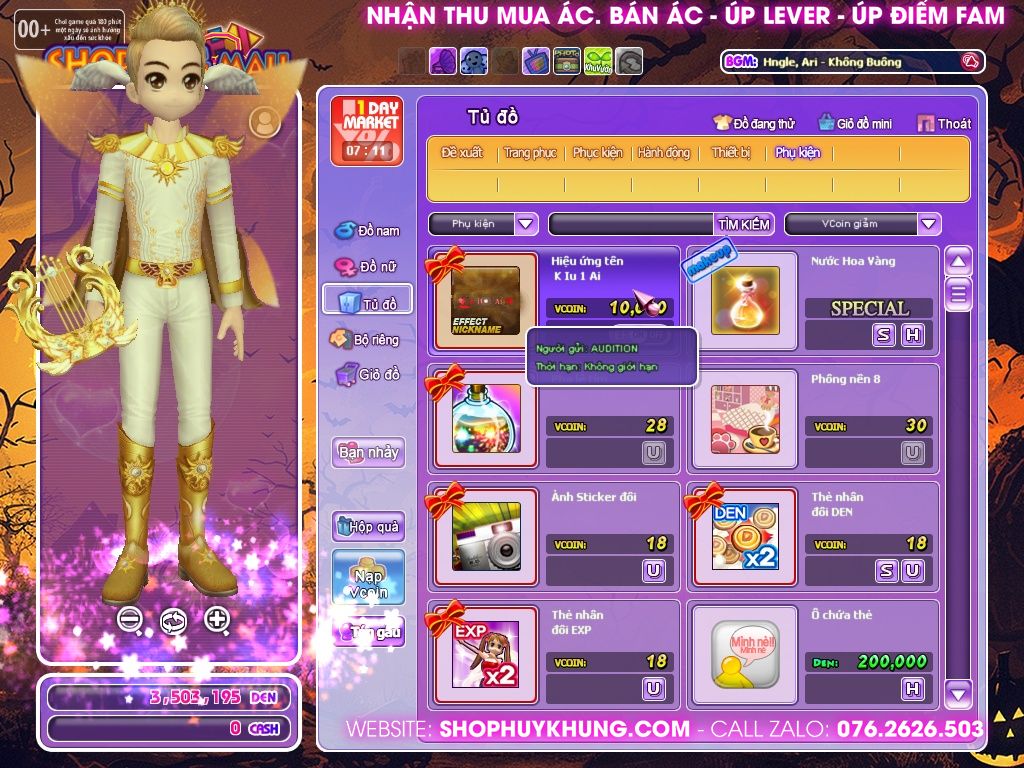Image resolution: width=1024 pixels, height=768 pixels.
Task: Open the VCoin giảm sort dropdown
Action: coord(929,224)
